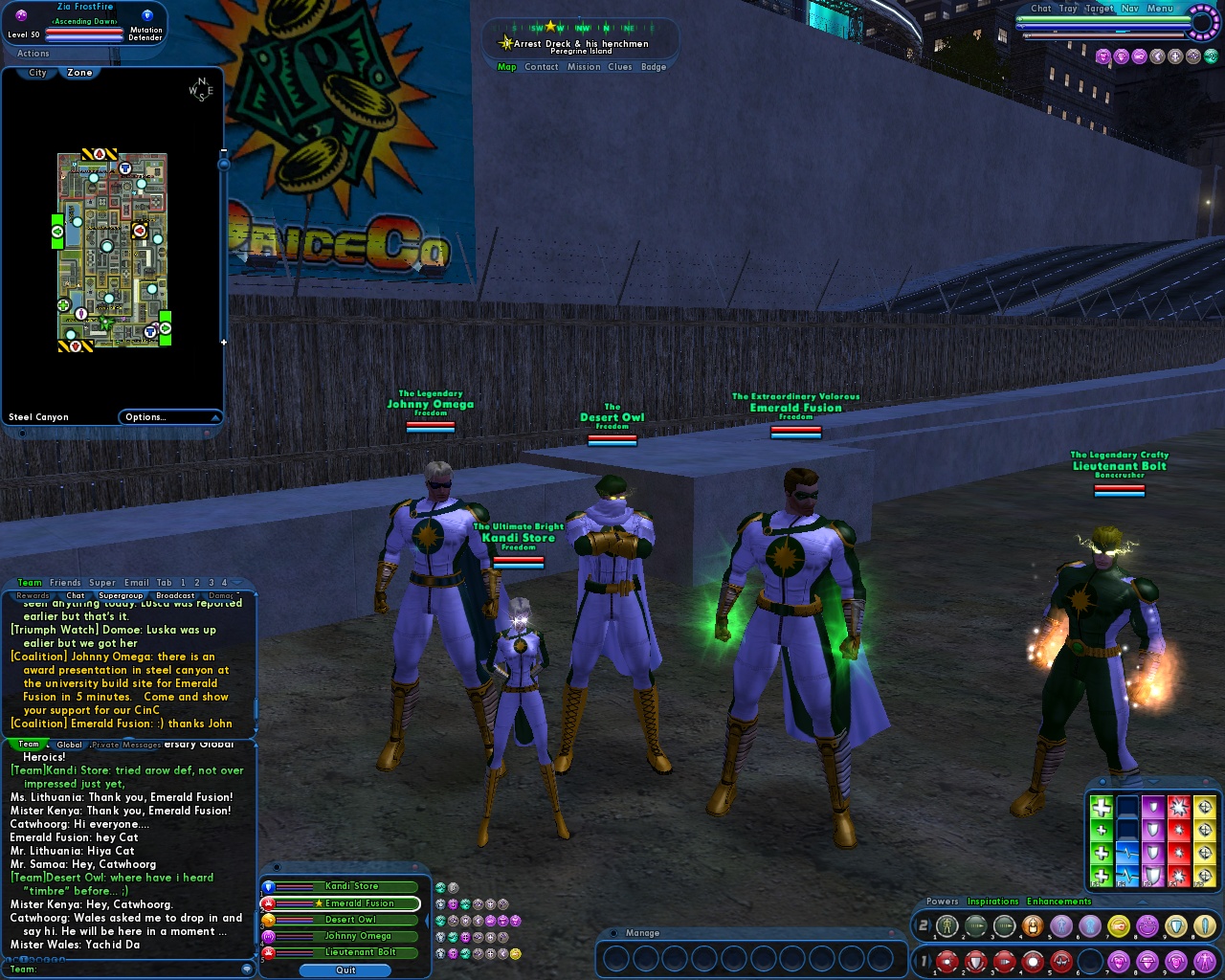Image resolution: width=1225 pixels, height=980 pixels.
Task: Open the Friends chat tab
Action: (x=65, y=582)
